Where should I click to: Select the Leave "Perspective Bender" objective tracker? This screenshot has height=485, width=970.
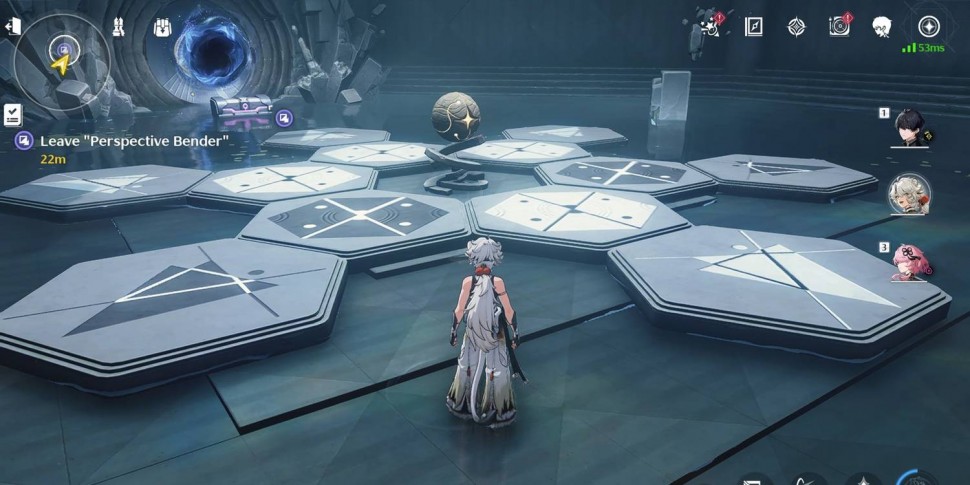(x=120, y=142)
